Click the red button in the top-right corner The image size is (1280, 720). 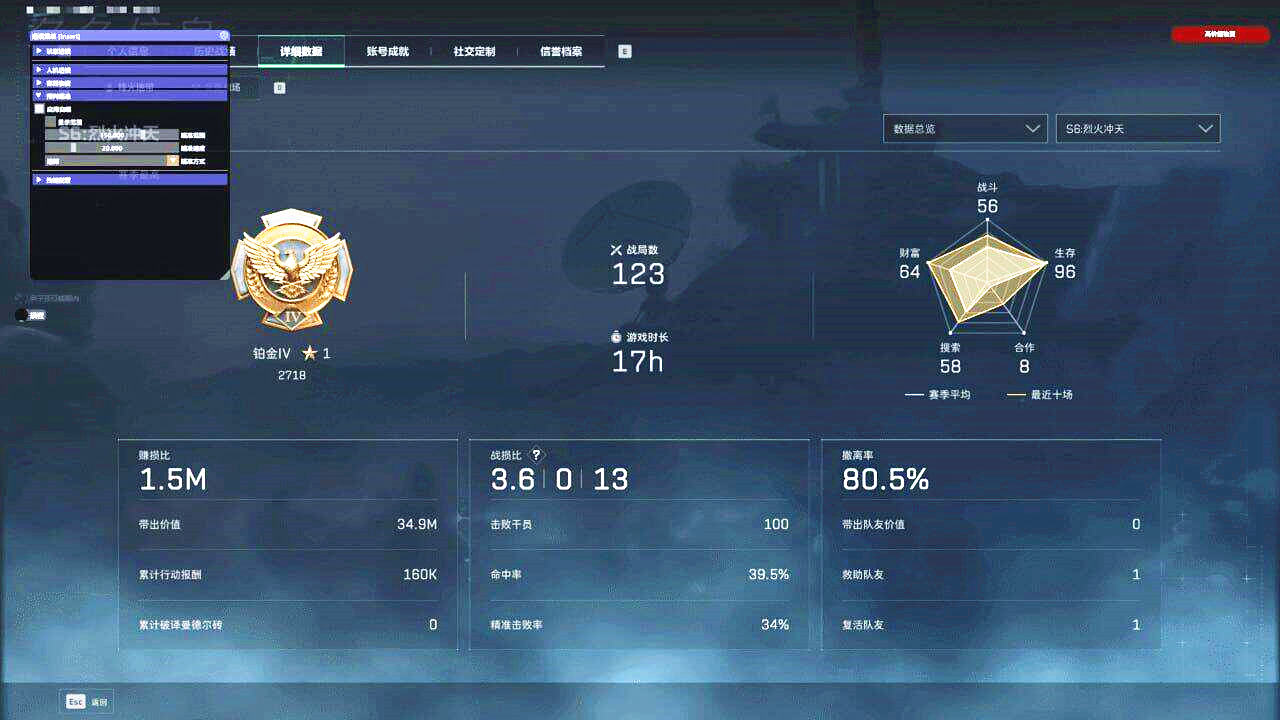1219,33
